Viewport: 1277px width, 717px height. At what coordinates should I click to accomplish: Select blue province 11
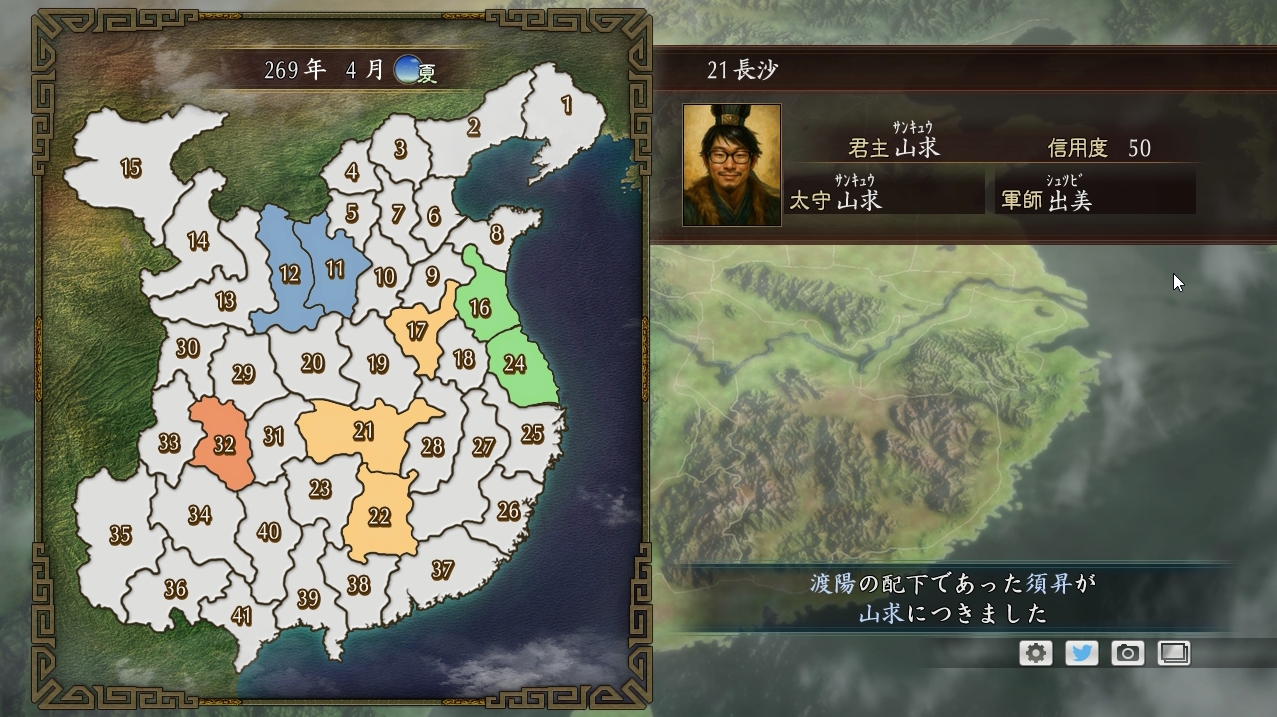click(335, 268)
